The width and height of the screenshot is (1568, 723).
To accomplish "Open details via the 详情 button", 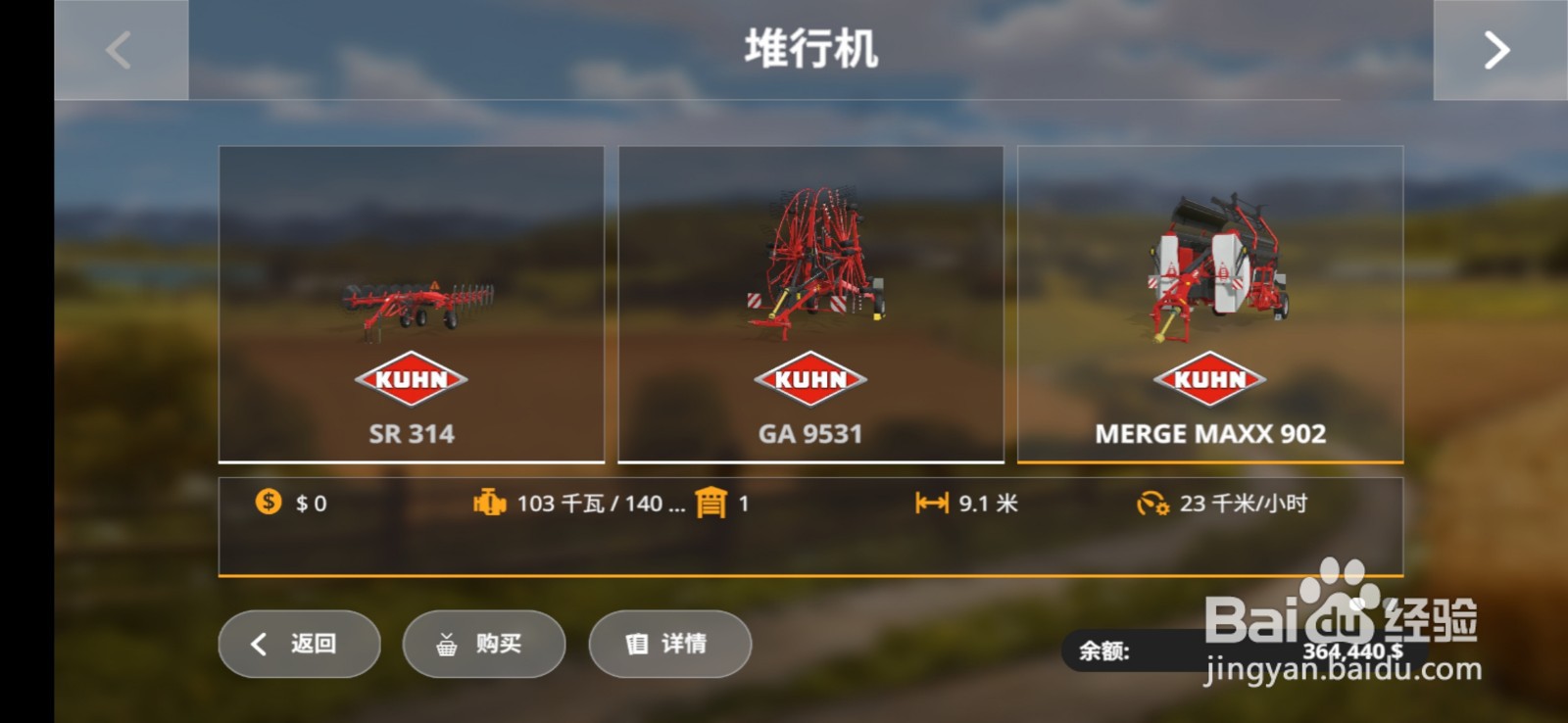I will (669, 644).
